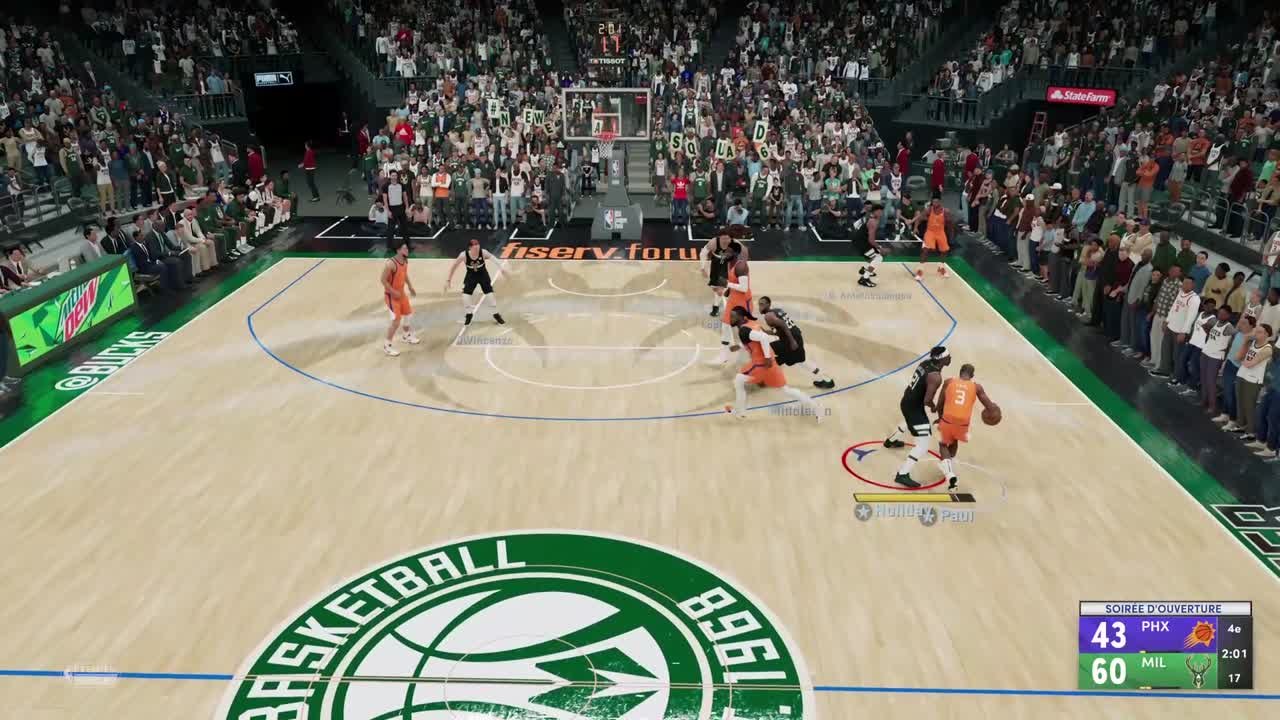
Task: Click the Phoenix Suns logo on the scoreboard
Action: (x=1201, y=633)
